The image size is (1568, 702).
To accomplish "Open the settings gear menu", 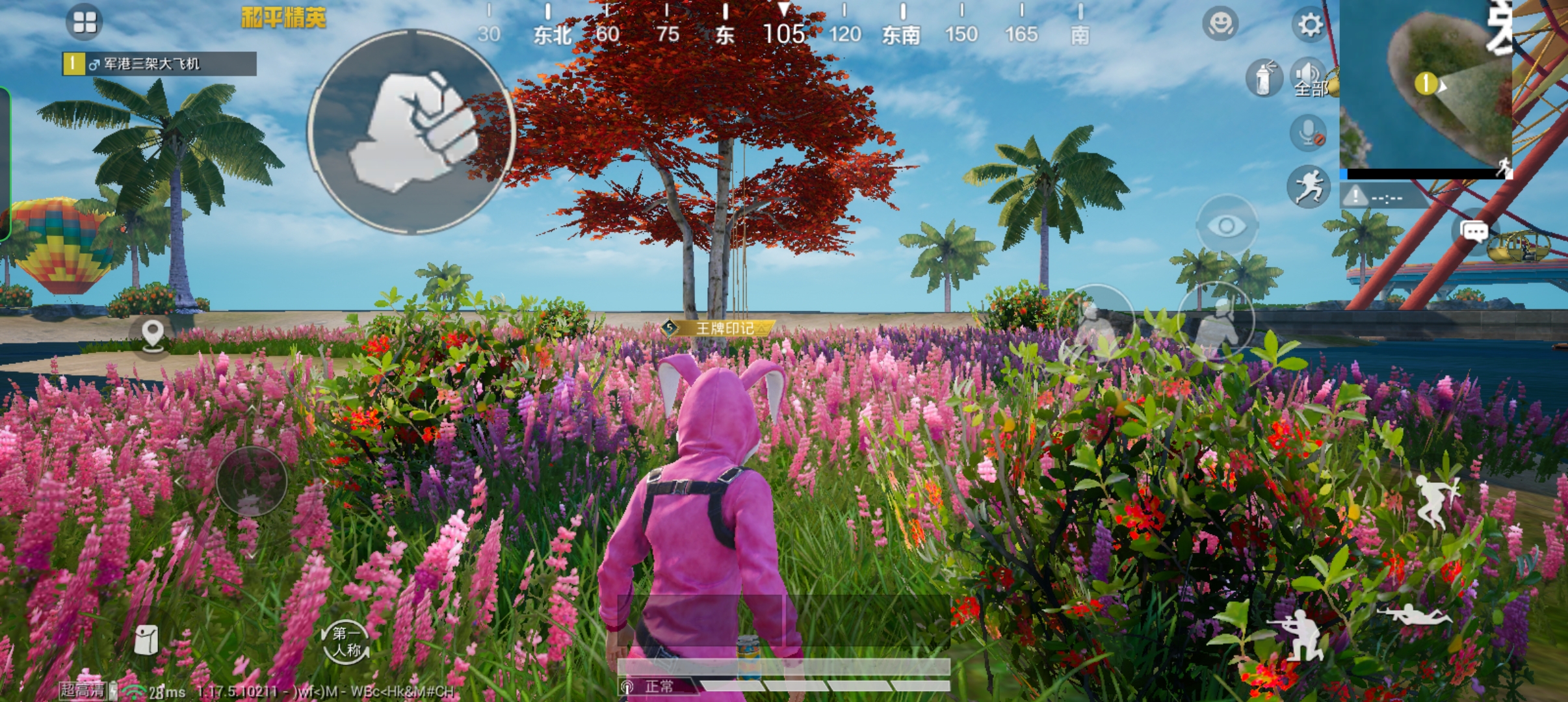I will point(1310,25).
